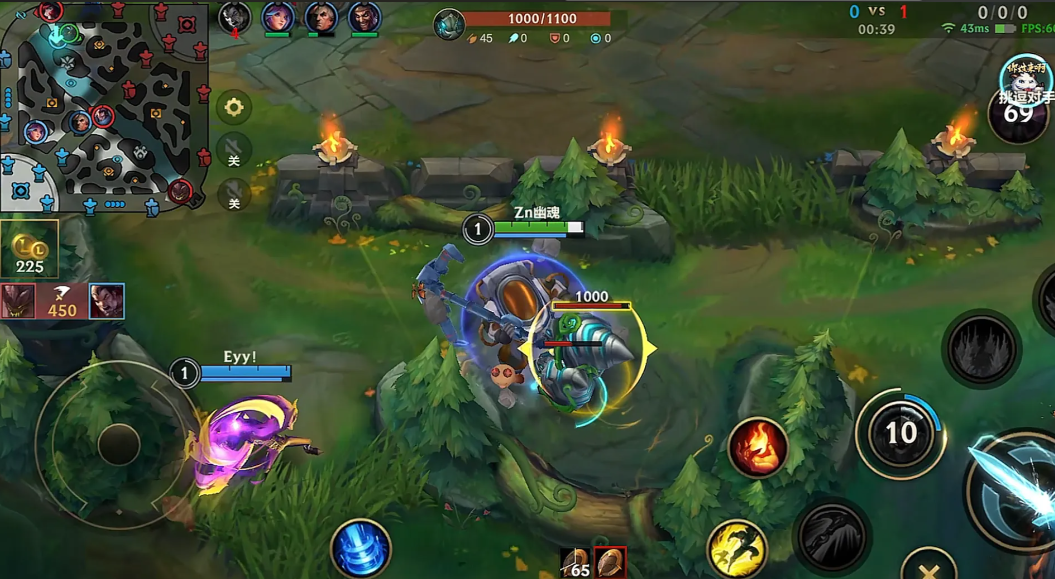The height and width of the screenshot is (579, 1055).
Task: Toggle the muted speaker button
Action: 234,151
